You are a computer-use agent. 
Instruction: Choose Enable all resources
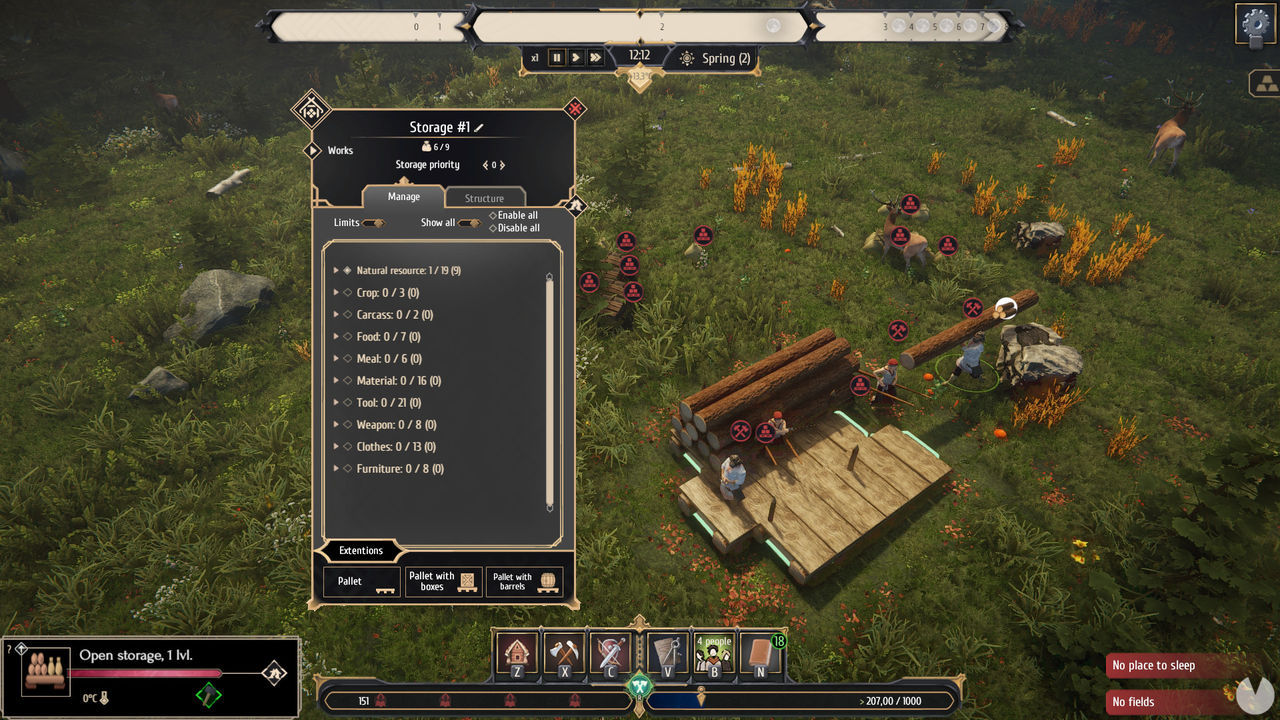[x=514, y=215]
